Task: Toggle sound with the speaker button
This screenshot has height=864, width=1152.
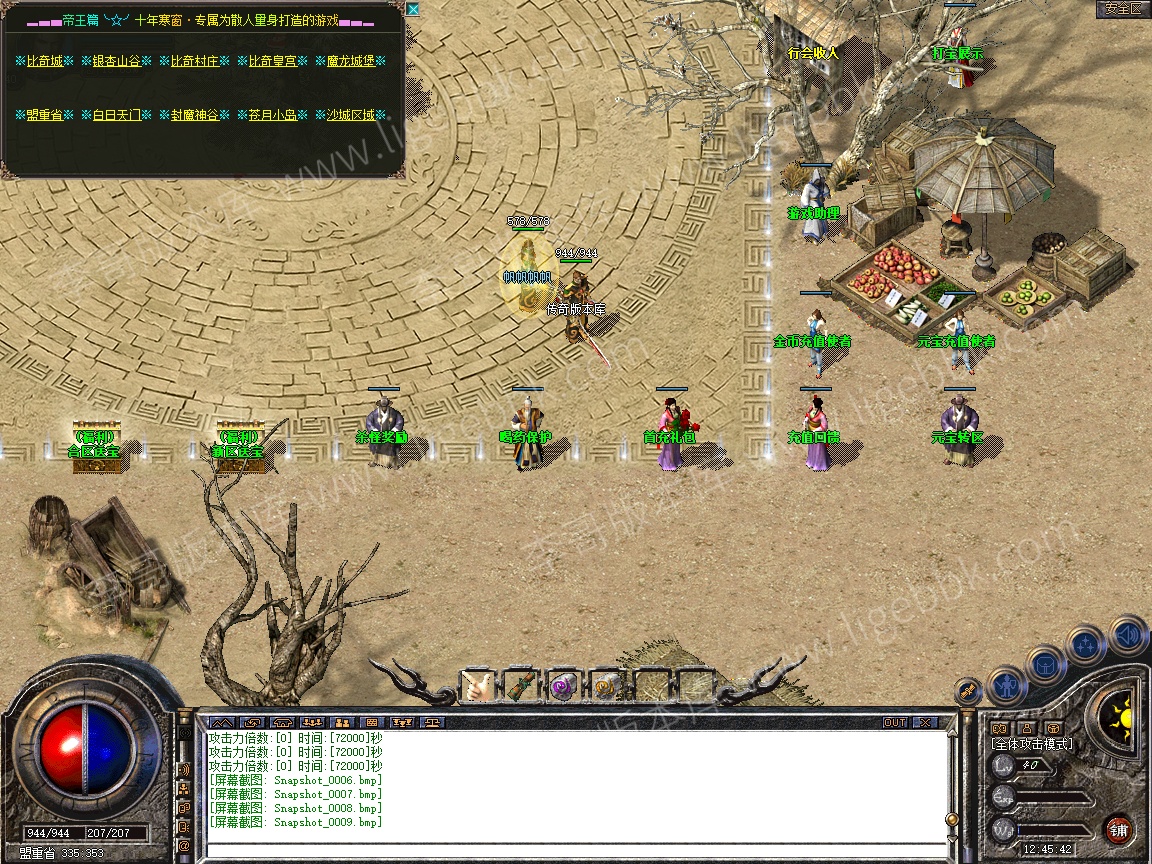Action: (1126, 635)
